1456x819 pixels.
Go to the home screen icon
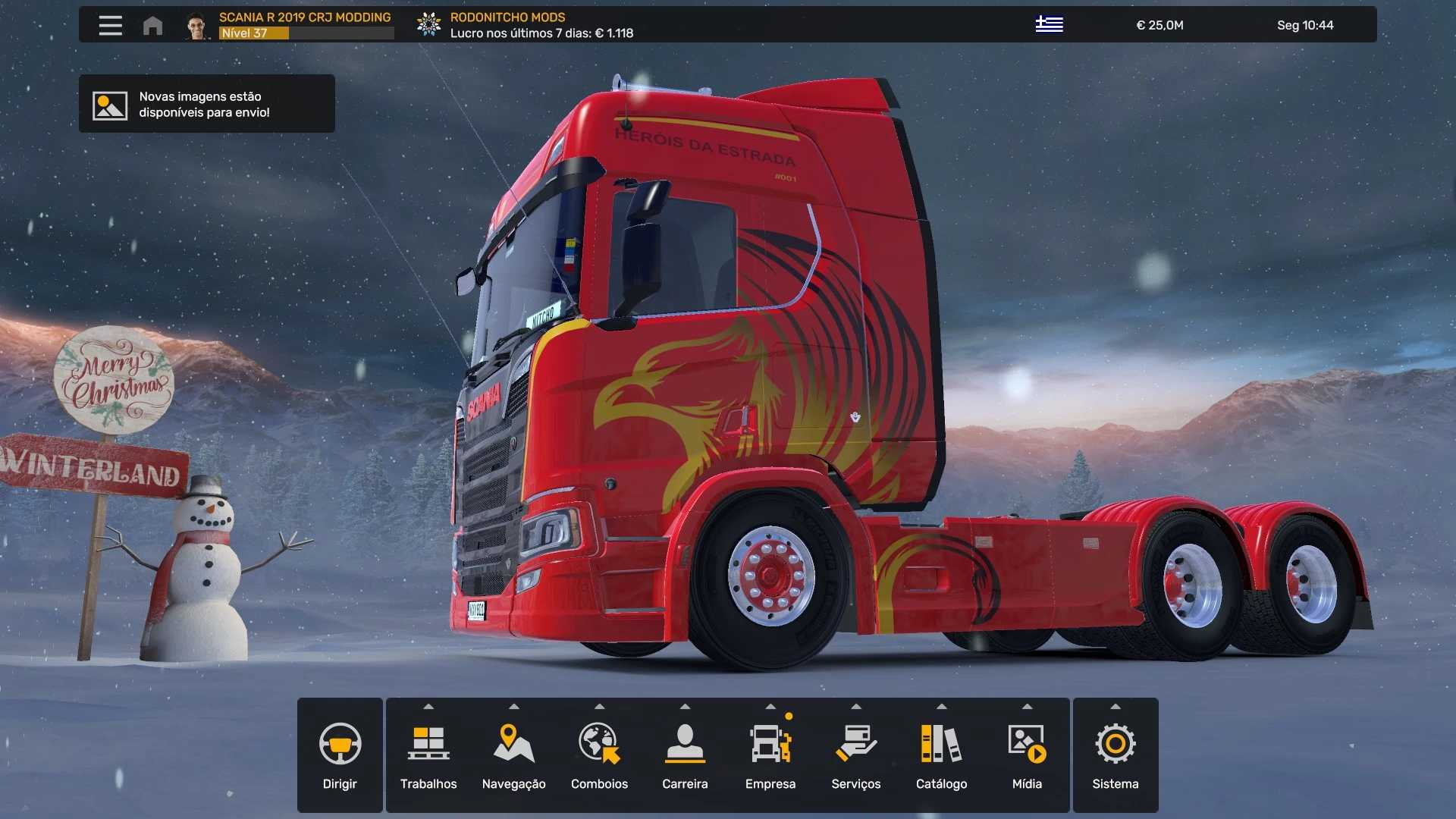152,26
